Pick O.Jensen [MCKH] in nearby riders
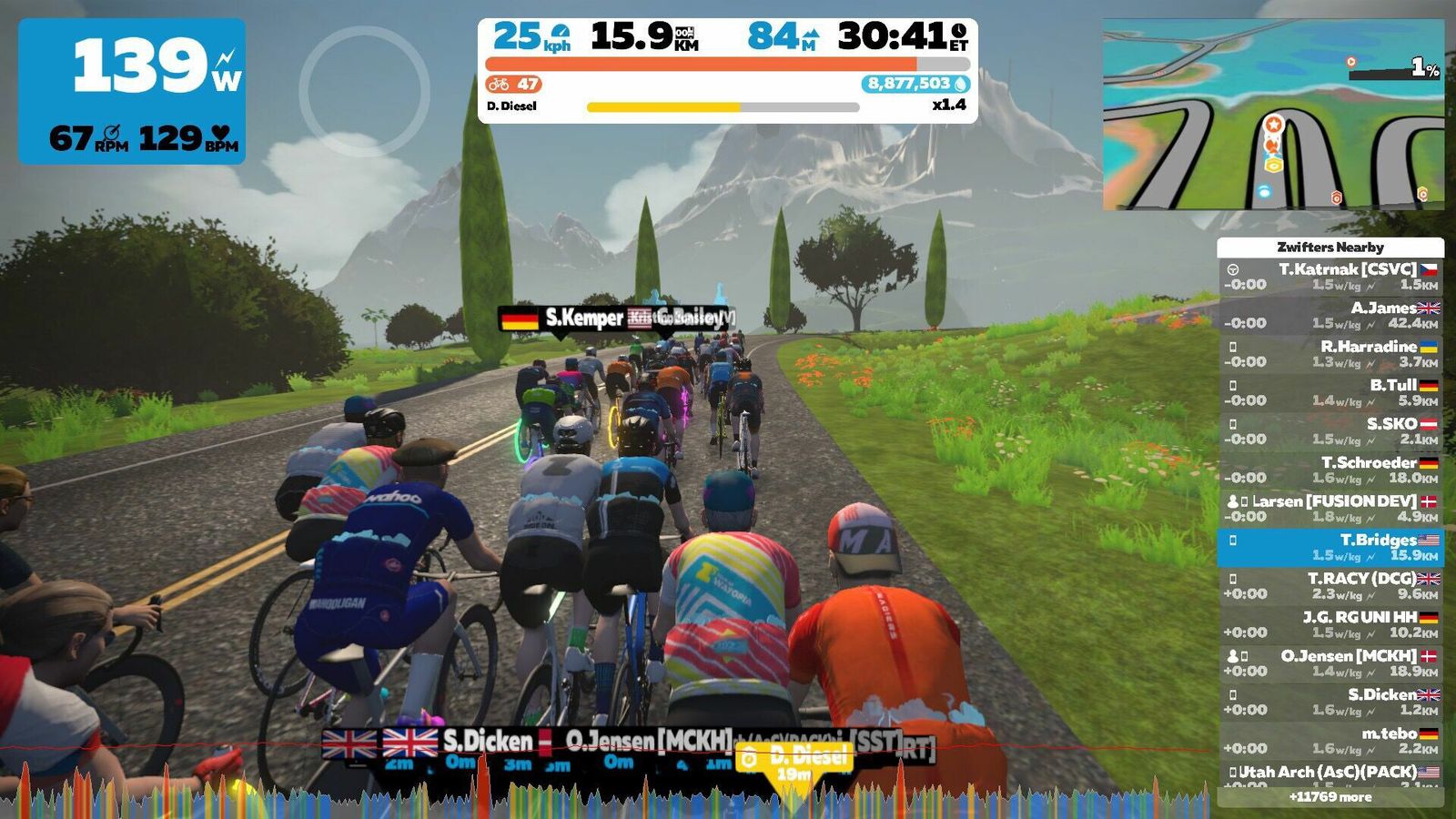Viewport: 1456px width, 819px height. [1330, 663]
